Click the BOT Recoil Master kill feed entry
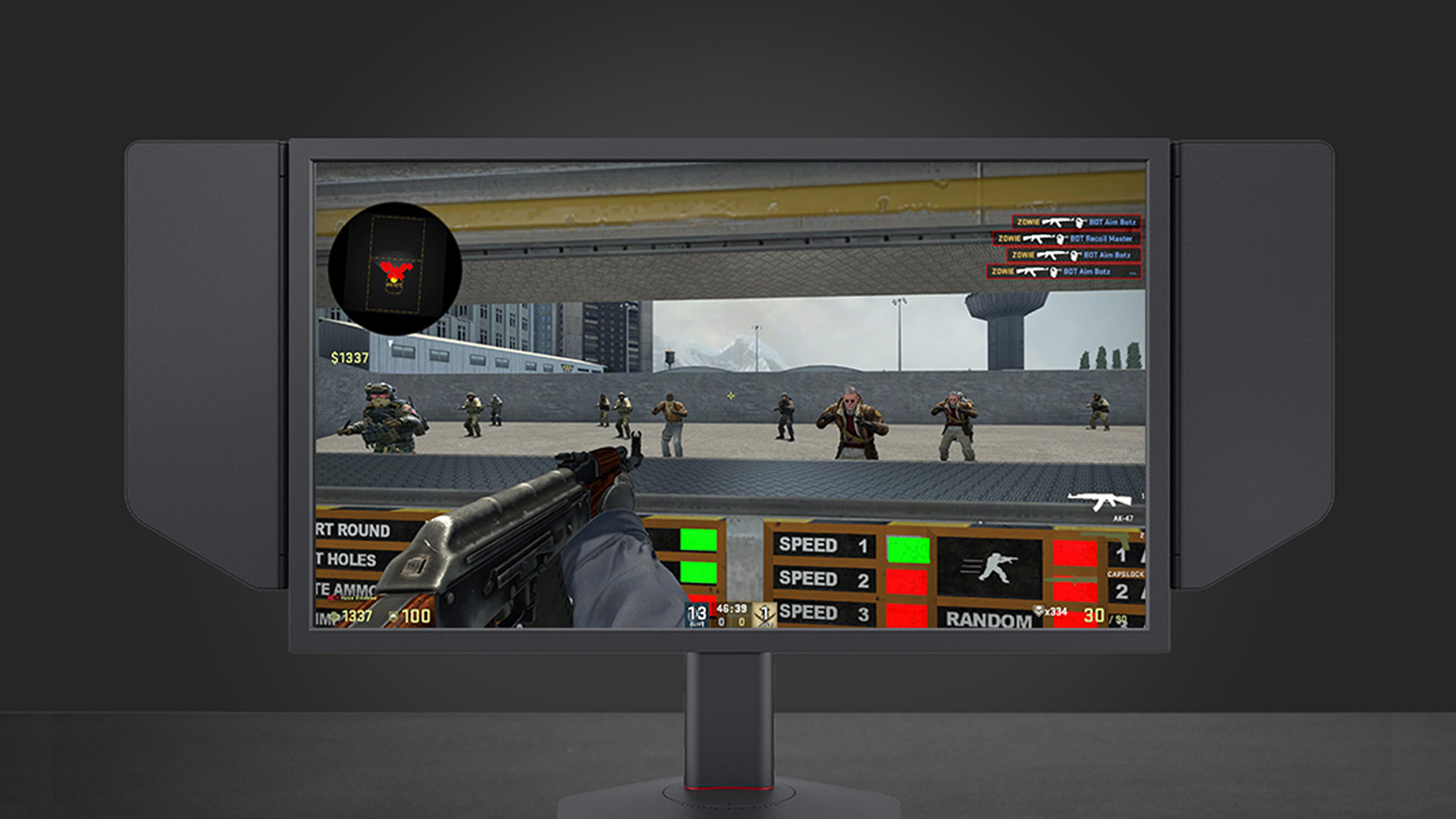The width and height of the screenshot is (1456, 819). pyautogui.click(x=1067, y=239)
